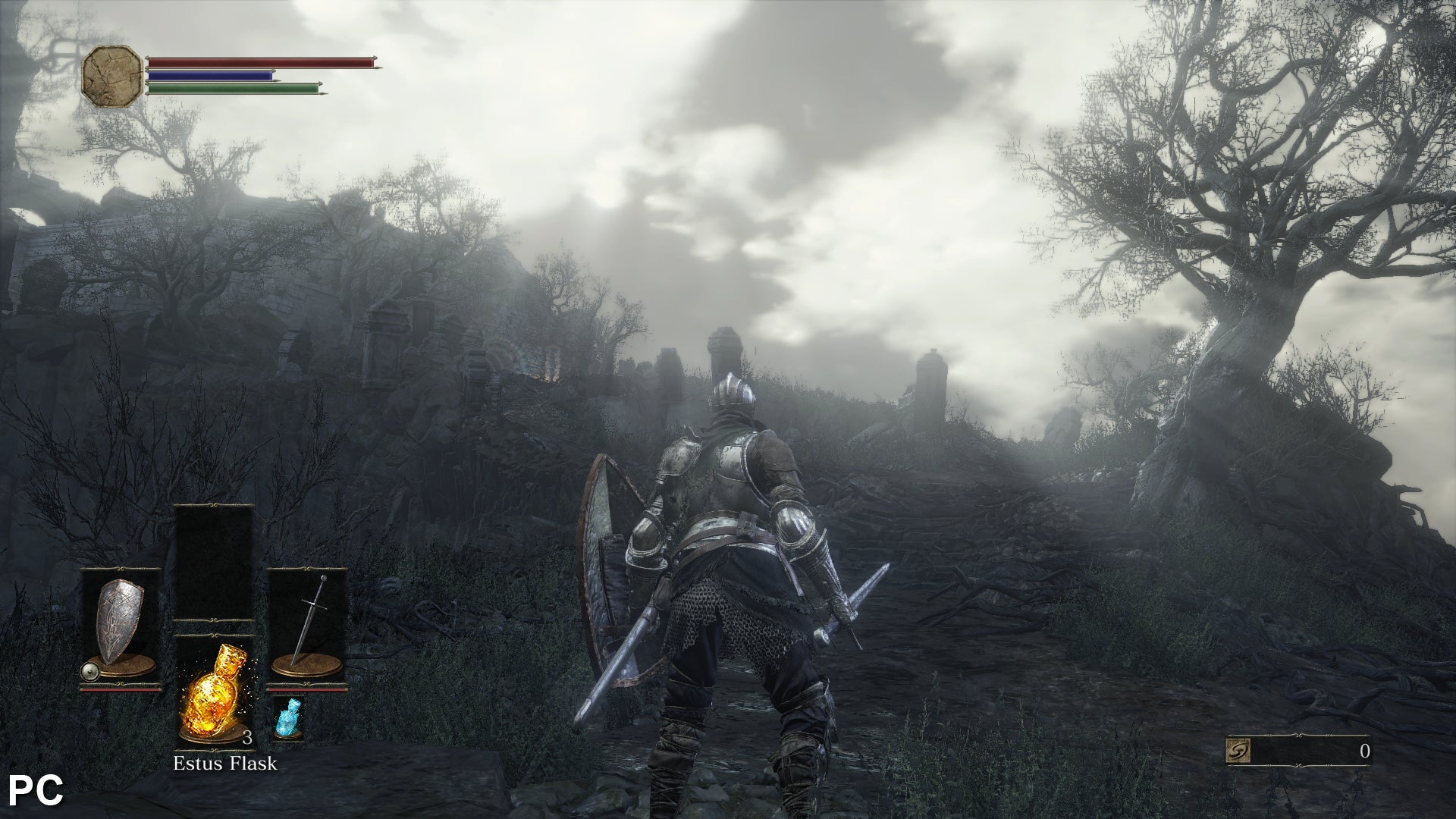Click the octagonal stone emblem near the status bars
Screen dimensions: 1456x819
coord(112,74)
